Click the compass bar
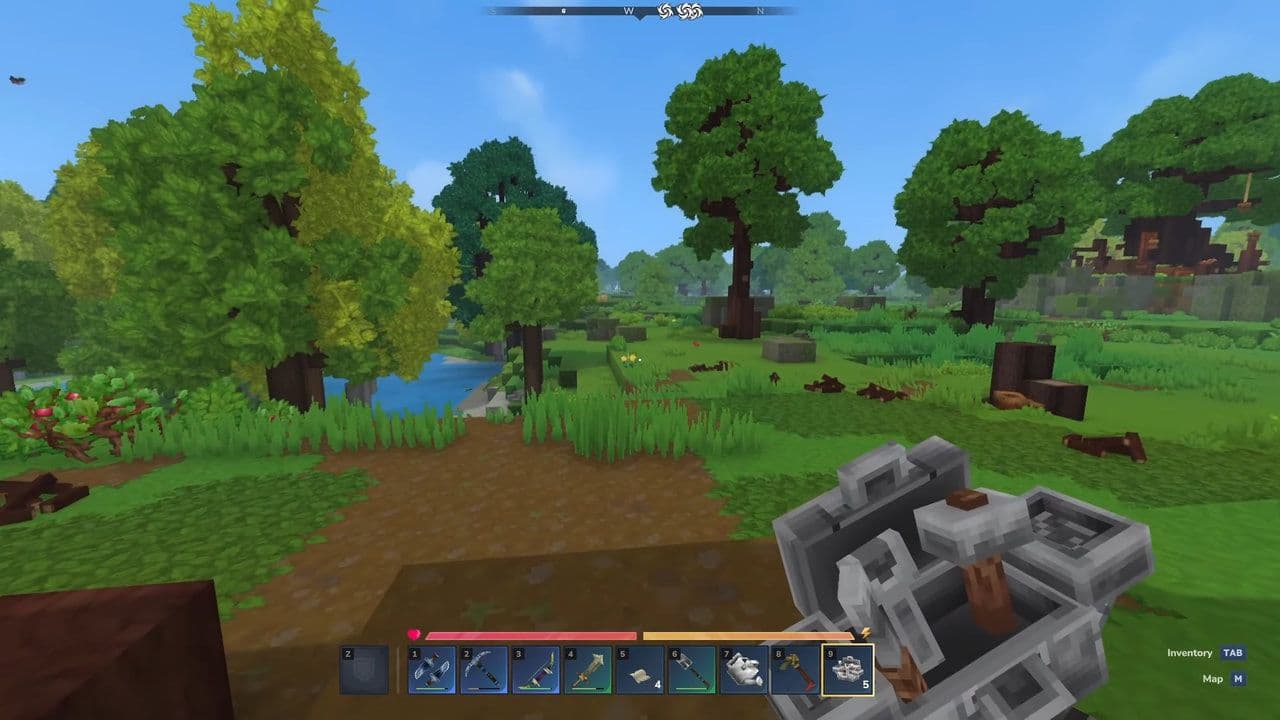 [x=640, y=11]
